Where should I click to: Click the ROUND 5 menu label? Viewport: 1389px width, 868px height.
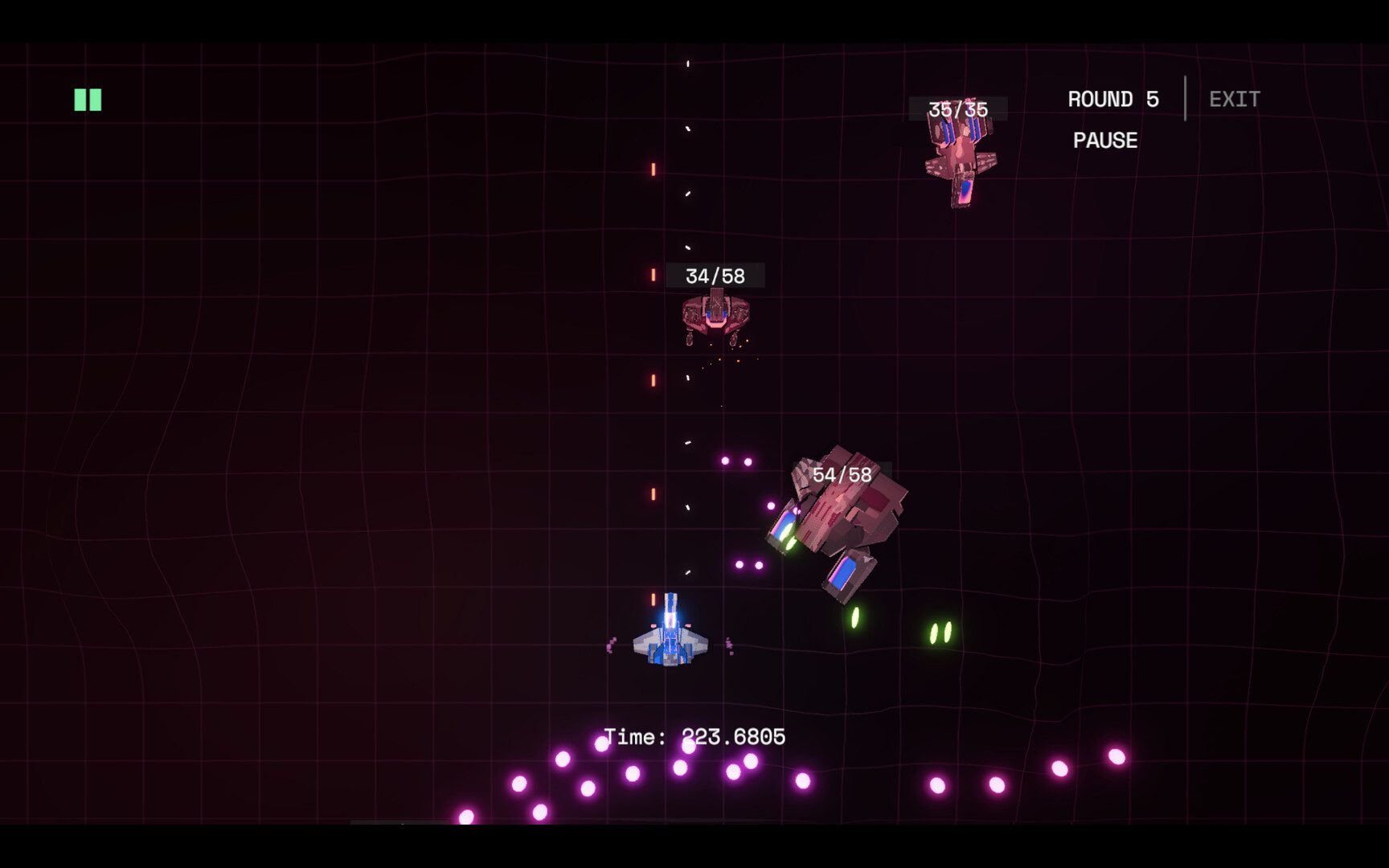[1112, 98]
